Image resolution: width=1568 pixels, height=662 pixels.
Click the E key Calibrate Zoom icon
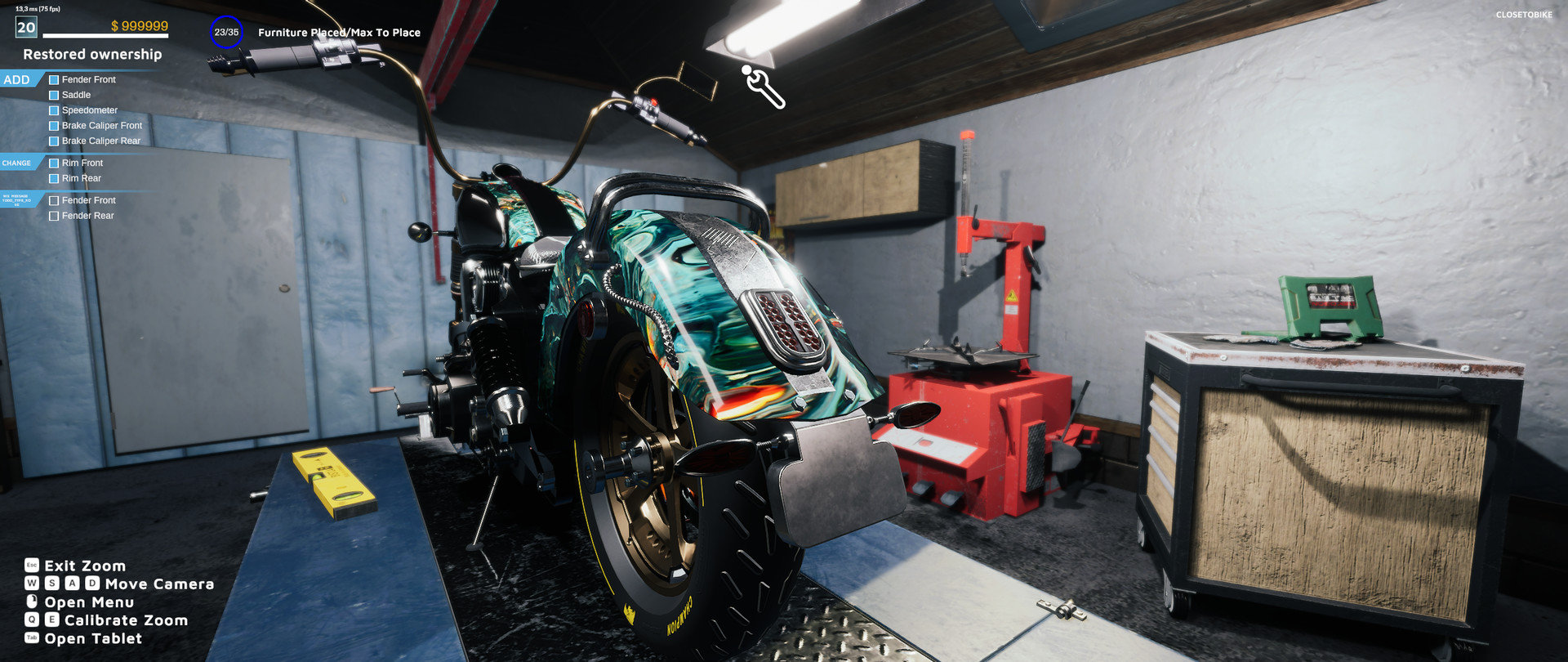51,620
